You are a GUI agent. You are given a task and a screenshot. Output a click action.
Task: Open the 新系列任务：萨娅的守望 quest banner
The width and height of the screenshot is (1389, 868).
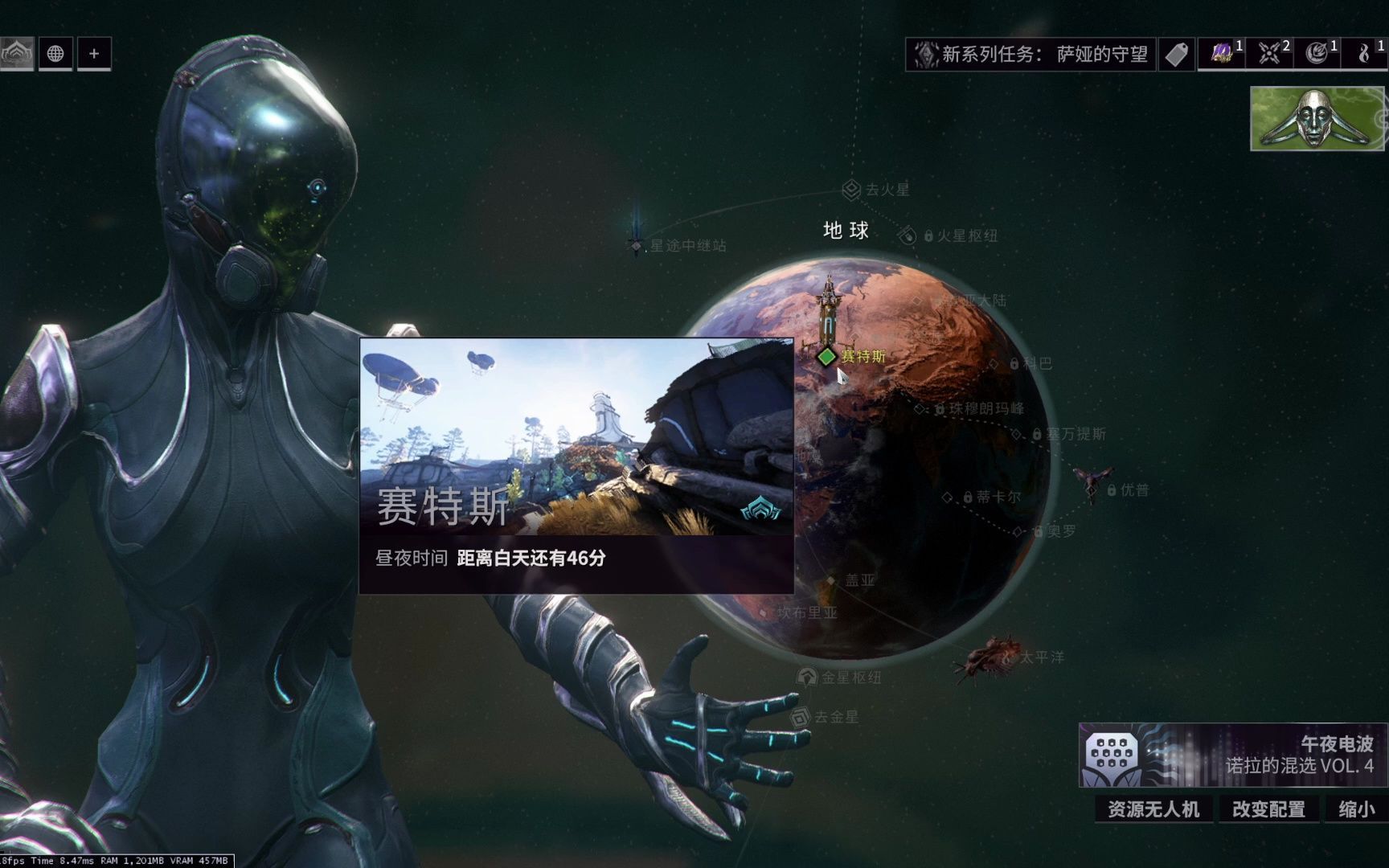coord(1031,55)
